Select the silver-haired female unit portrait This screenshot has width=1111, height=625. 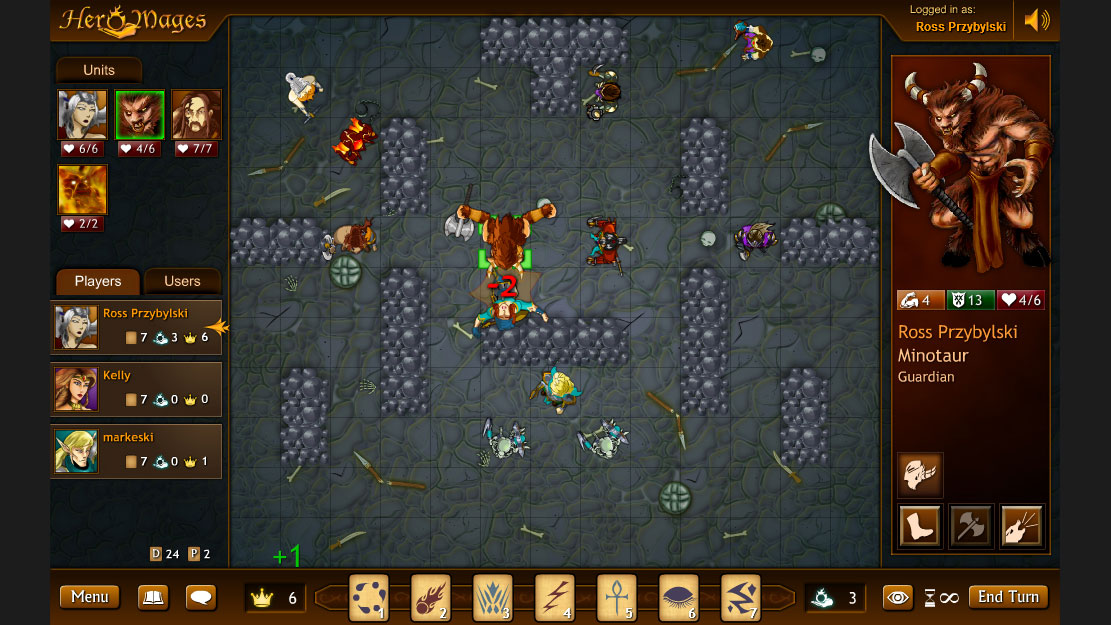(82, 114)
